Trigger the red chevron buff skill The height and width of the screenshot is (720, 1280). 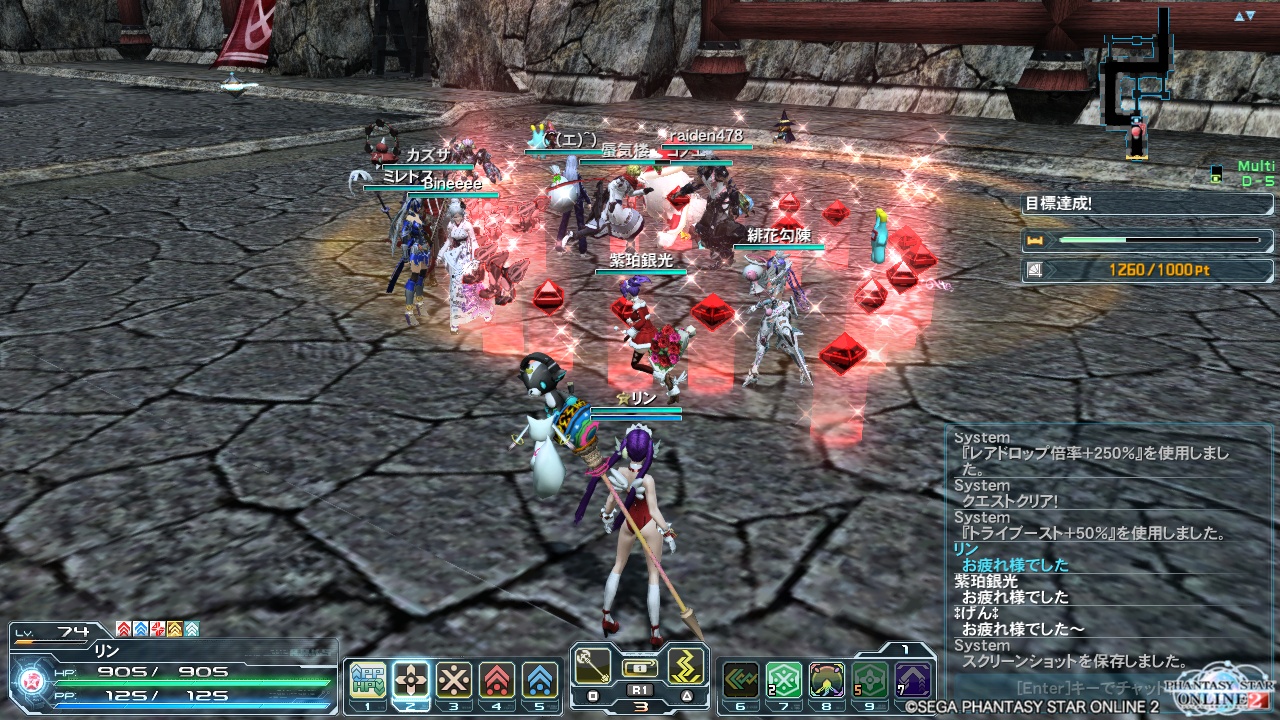[x=497, y=680]
